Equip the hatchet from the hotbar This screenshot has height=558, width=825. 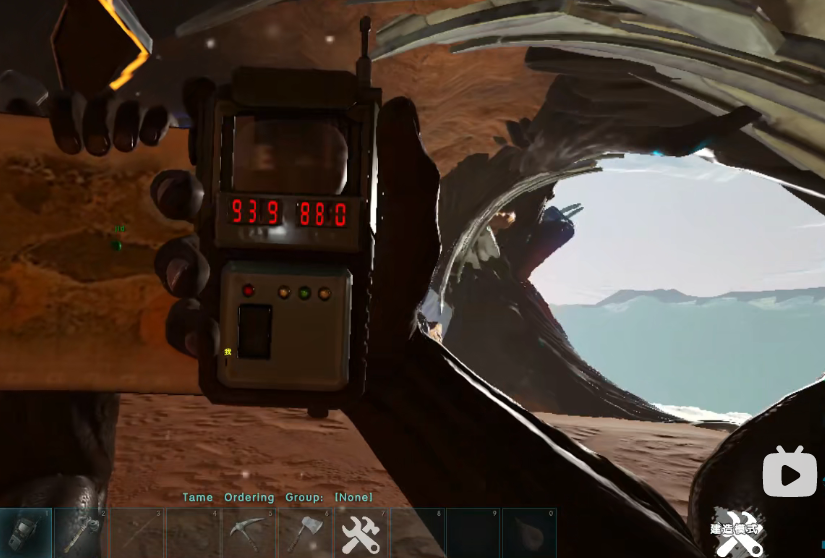[x=305, y=532]
